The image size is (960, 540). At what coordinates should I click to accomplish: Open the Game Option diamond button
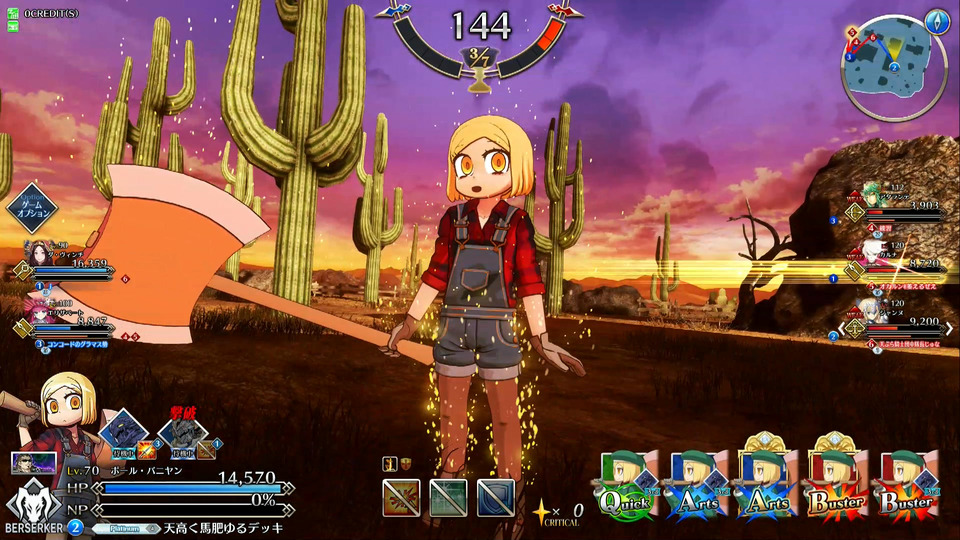pyautogui.click(x=30, y=208)
